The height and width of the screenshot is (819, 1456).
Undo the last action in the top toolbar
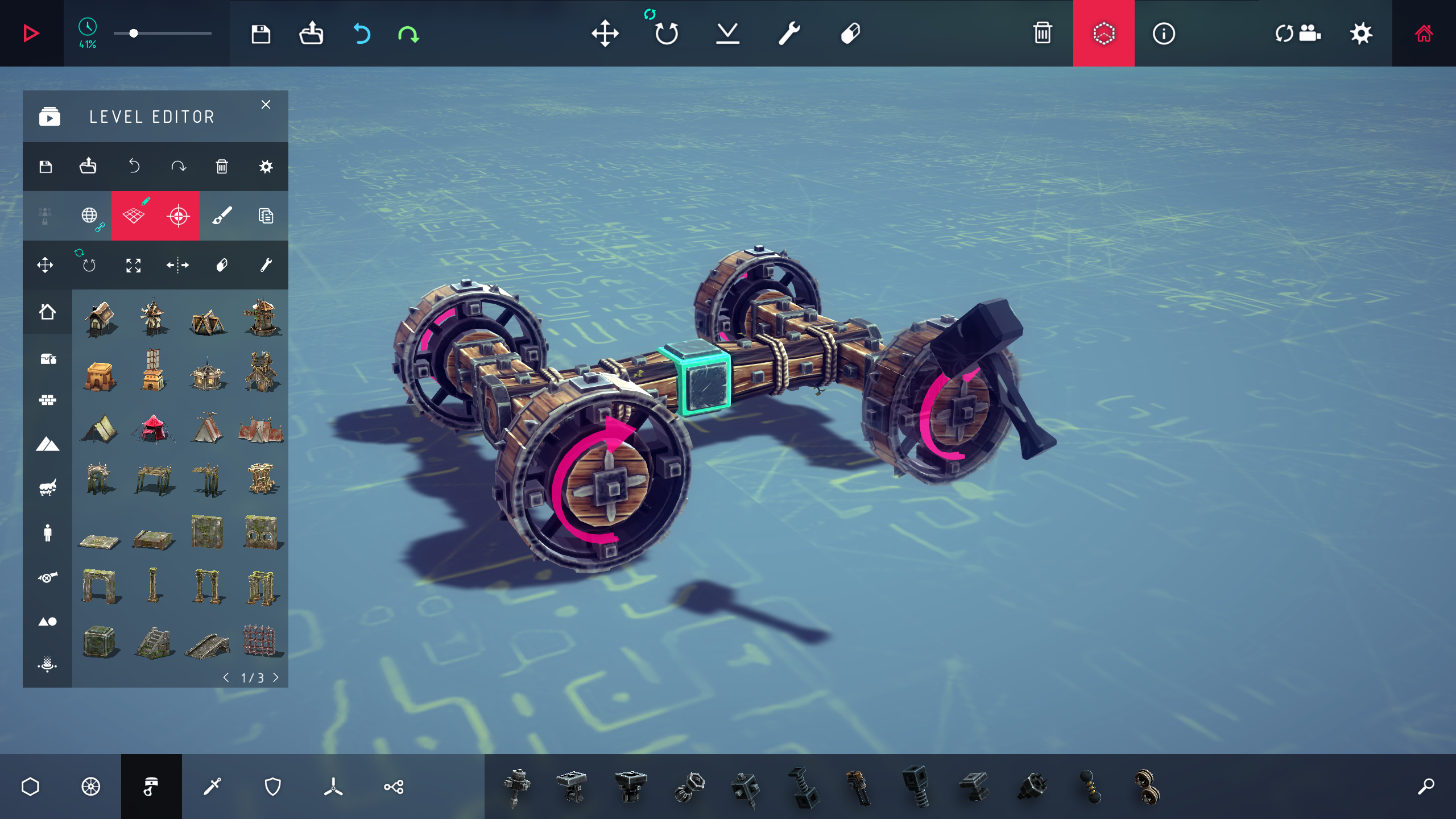coord(362,34)
